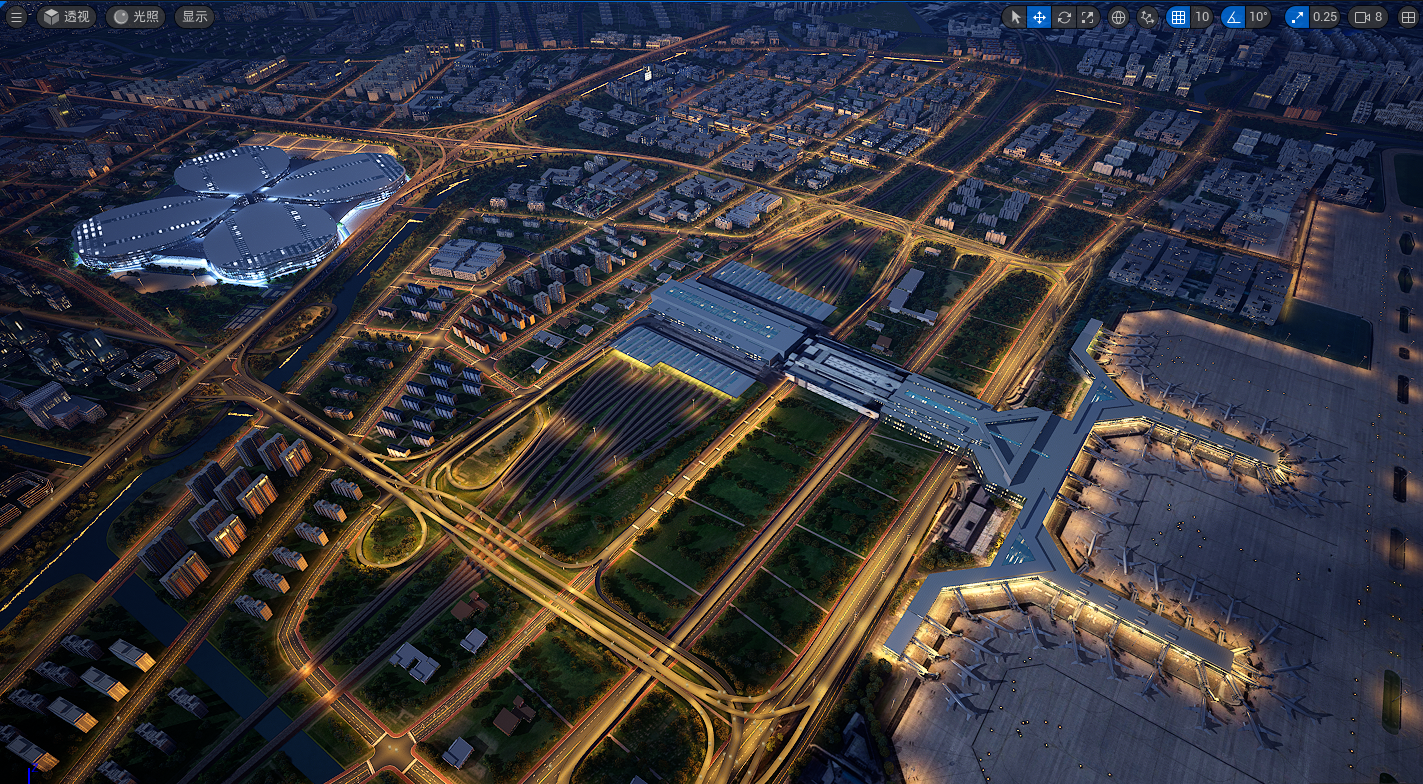The height and width of the screenshot is (784, 1423).
Task: Click the surface snapping icon
Action: (1148, 17)
